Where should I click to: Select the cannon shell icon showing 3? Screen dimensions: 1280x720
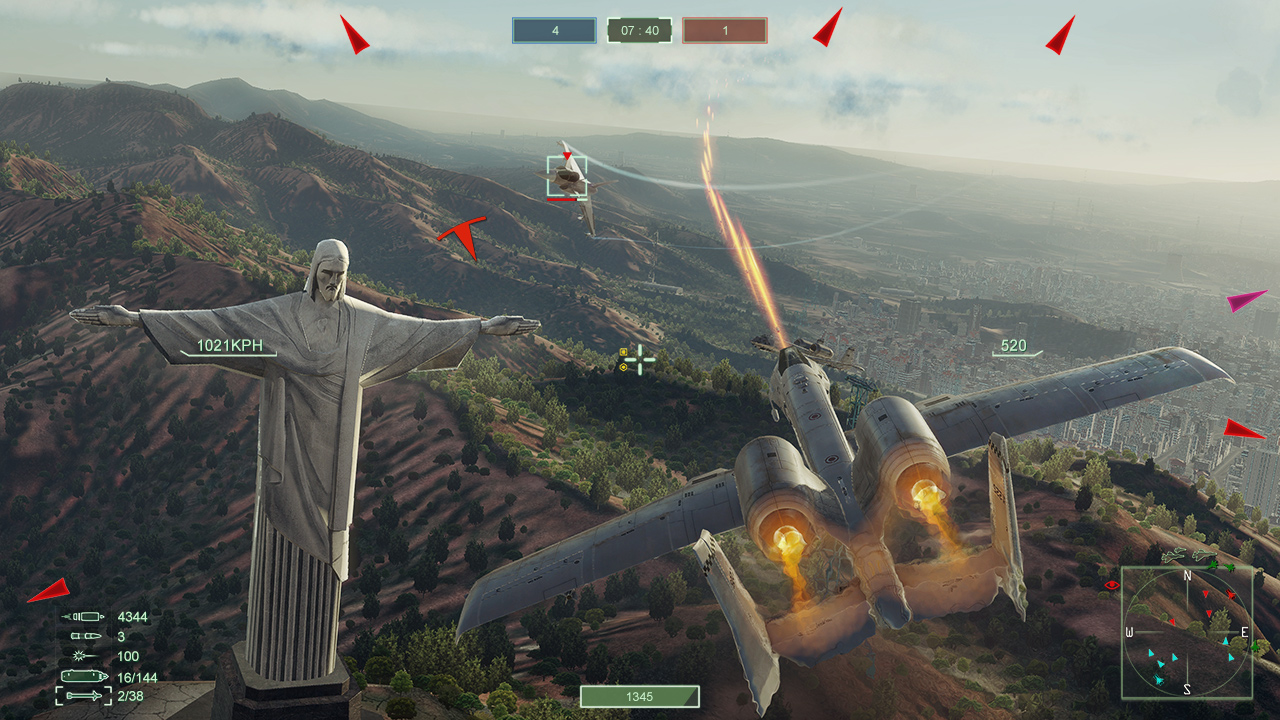(x=85, y=634)
